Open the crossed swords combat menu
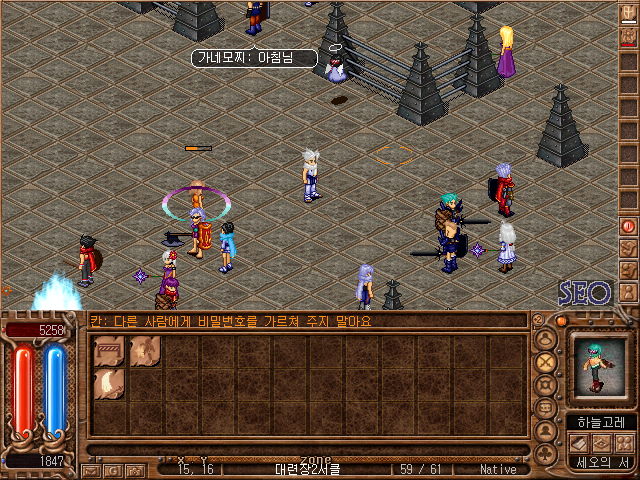This screenshot has width=640, height=480. coord(546,361)
